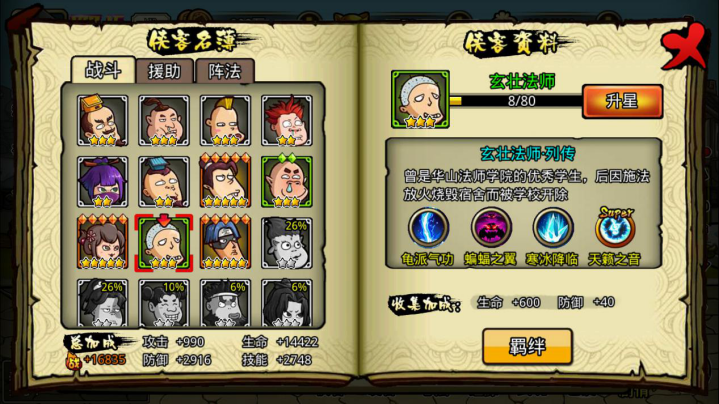The height and width of the screenshot is (404, 719).
Task: Choose the purple-haired masked ninja hero
Action: 102,181
